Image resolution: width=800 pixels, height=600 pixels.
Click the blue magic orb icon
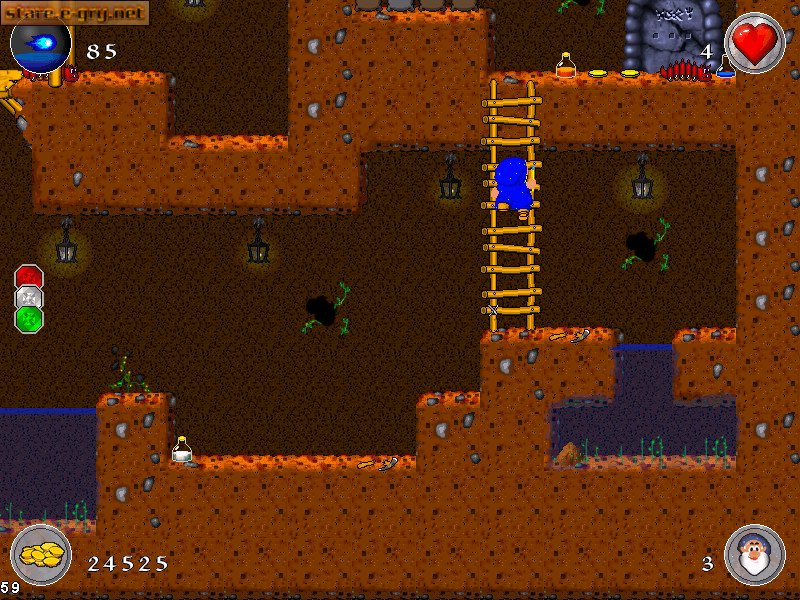[x=40, y=45]
